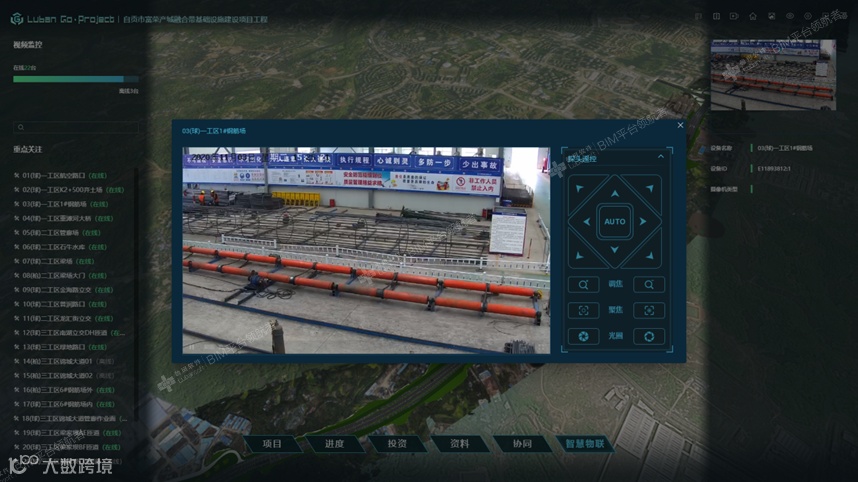Screen dimensions: 858x482
Task: Open the camera preview thumbnail in the side panel
Action: [x=772, y=75]
